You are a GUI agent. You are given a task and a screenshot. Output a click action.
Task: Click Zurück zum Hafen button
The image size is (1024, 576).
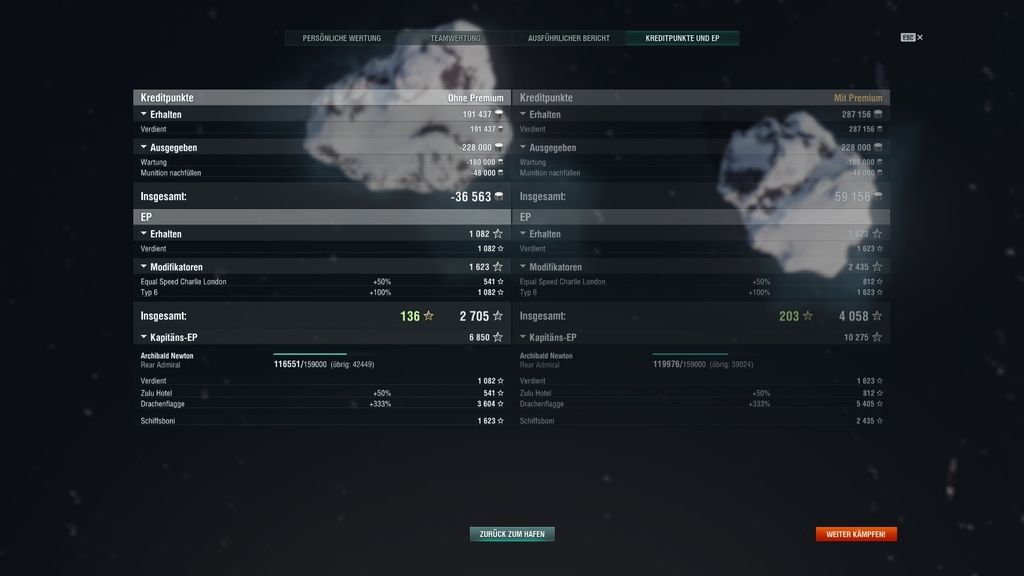(x=512, y=534)
